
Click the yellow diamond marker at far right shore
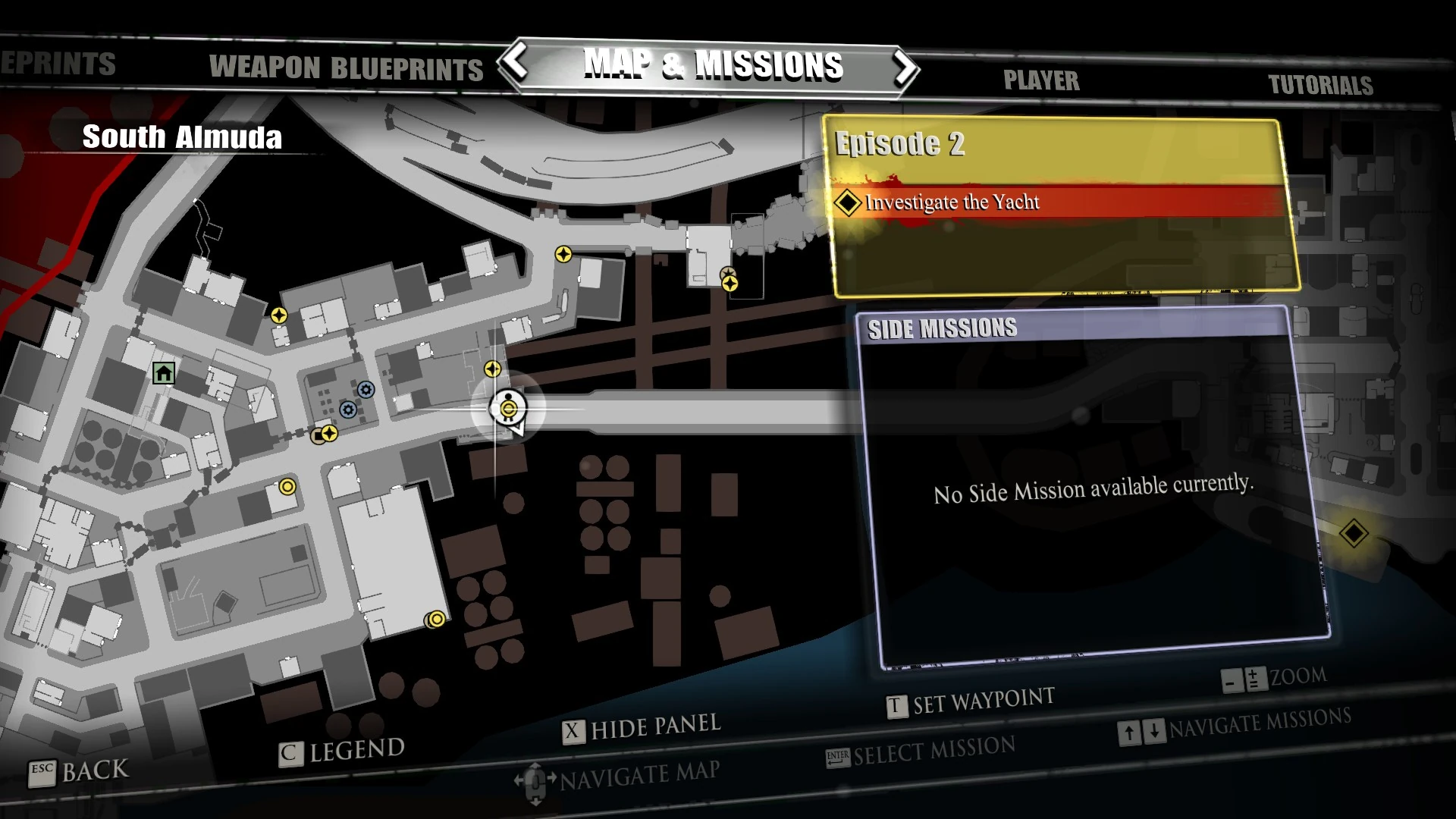pos(1356,533)
